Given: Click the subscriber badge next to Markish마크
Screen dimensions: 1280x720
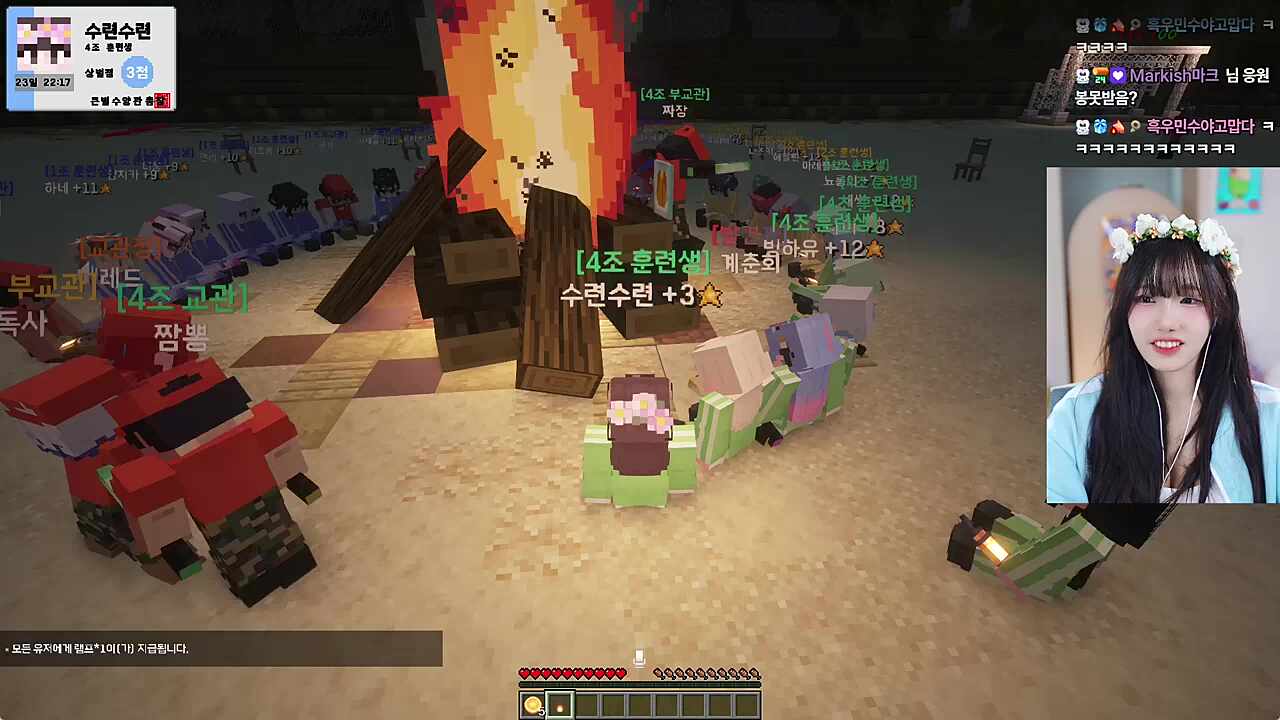Looking at the screenshot, I should coord(1082,76).
